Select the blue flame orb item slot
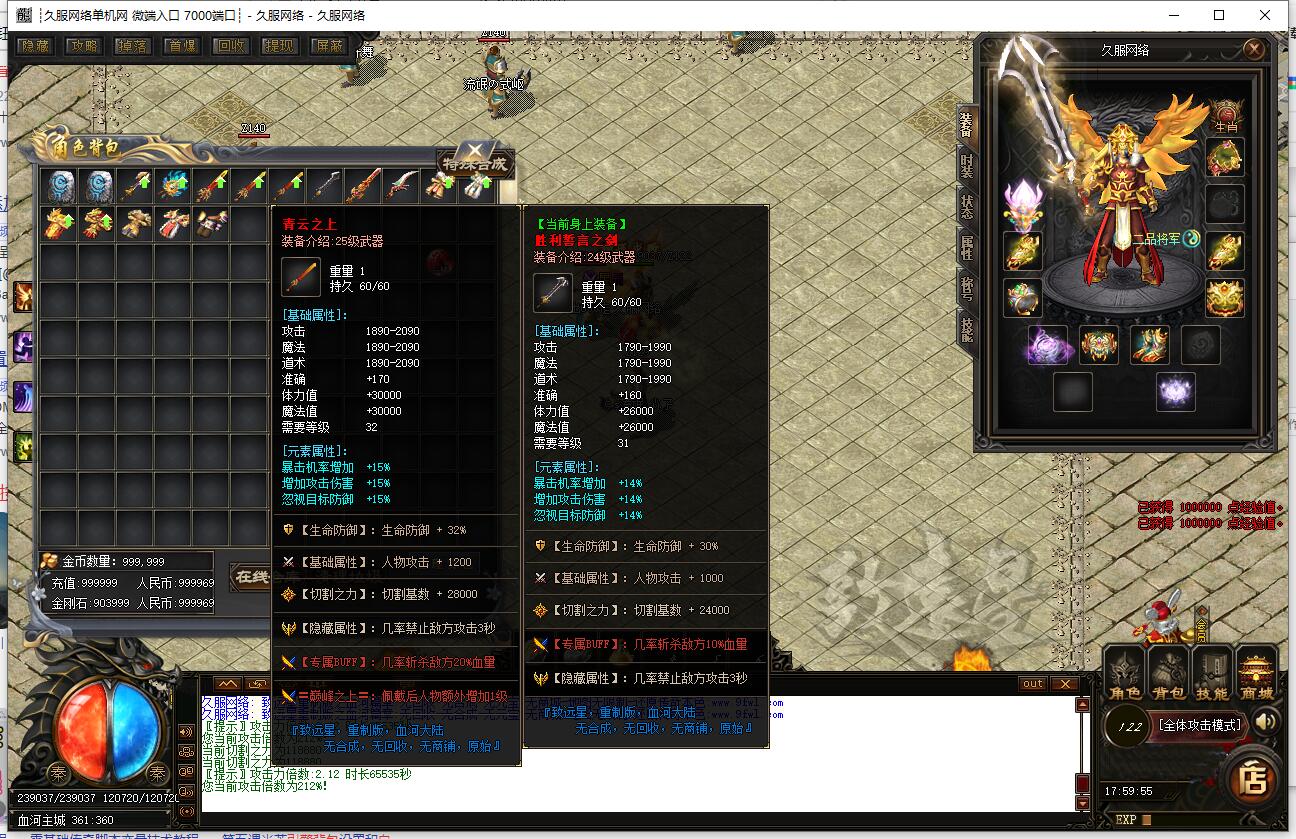 pyautogui.click(x=175, y=186)
